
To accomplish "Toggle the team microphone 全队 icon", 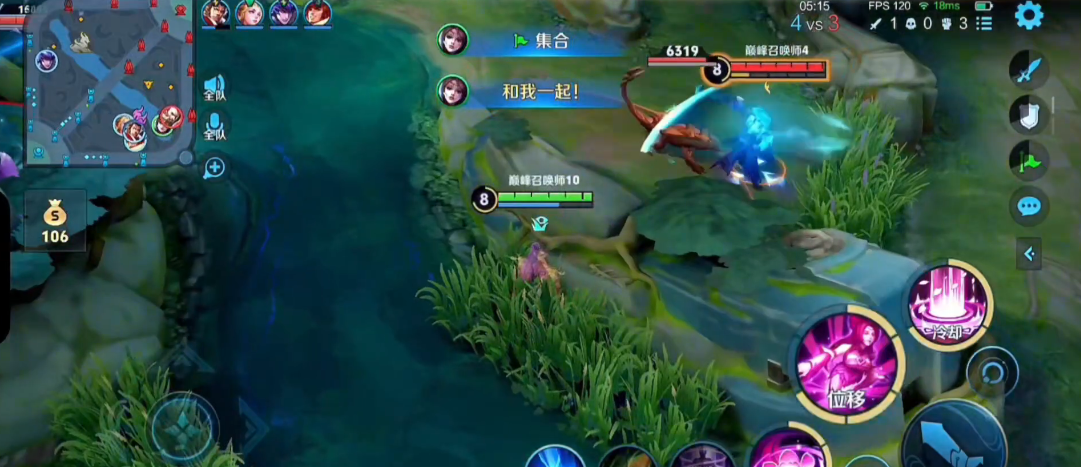I will (214, 126).
